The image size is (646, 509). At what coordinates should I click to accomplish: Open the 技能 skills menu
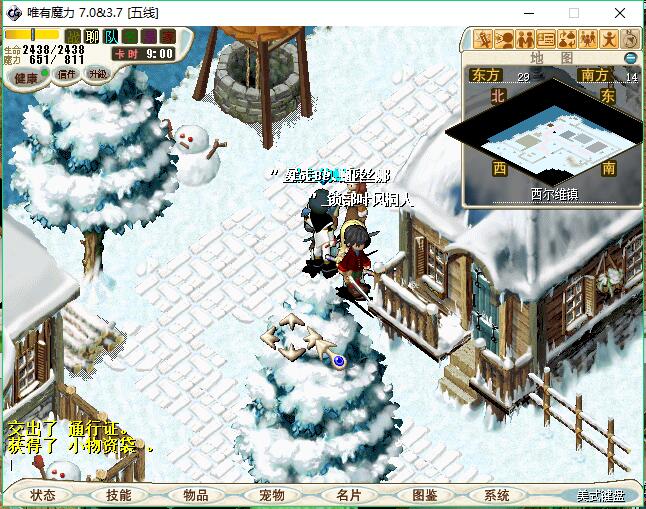click(119, 495)
